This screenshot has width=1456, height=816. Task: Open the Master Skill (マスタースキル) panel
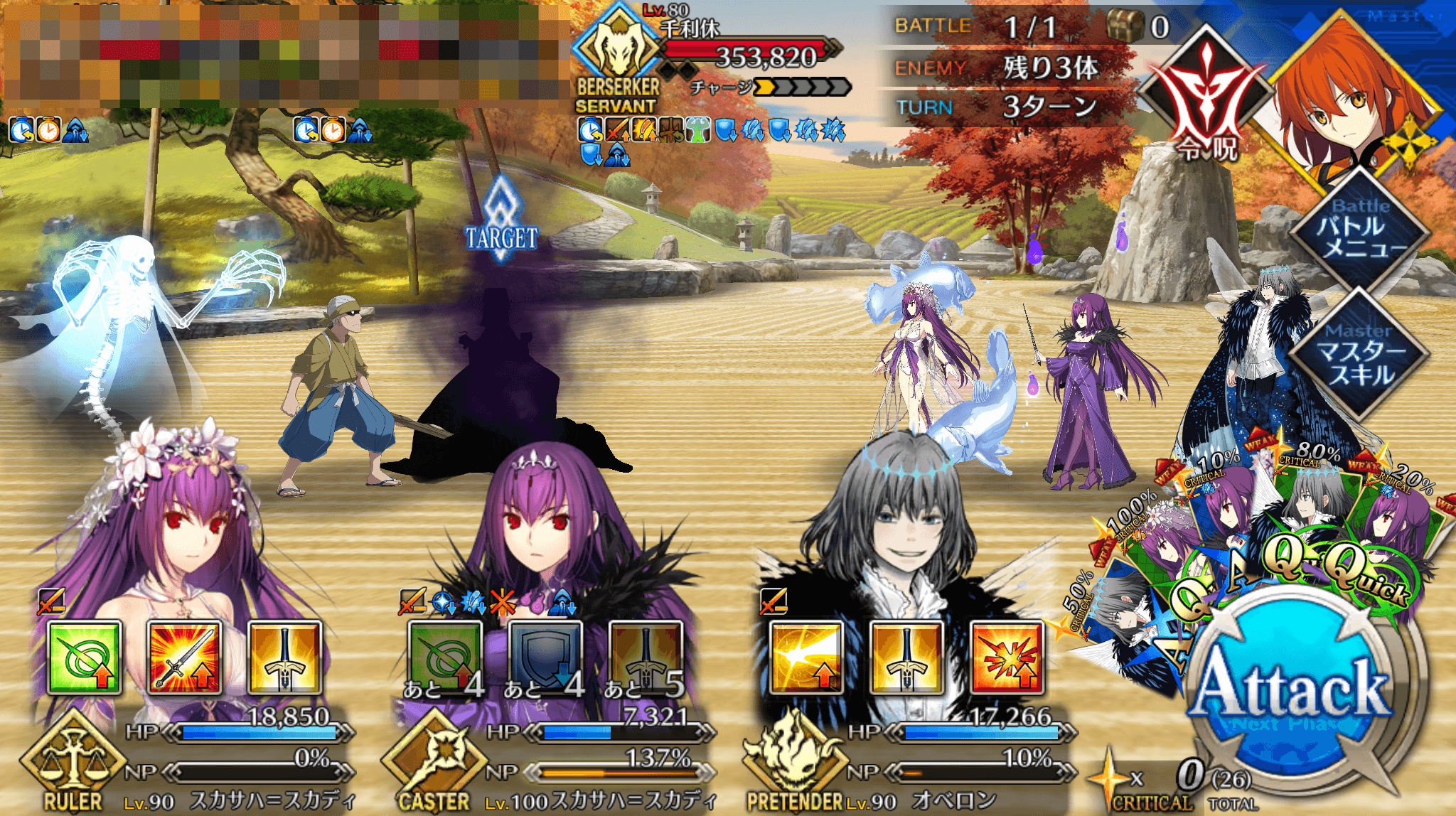coord(1359,353)
